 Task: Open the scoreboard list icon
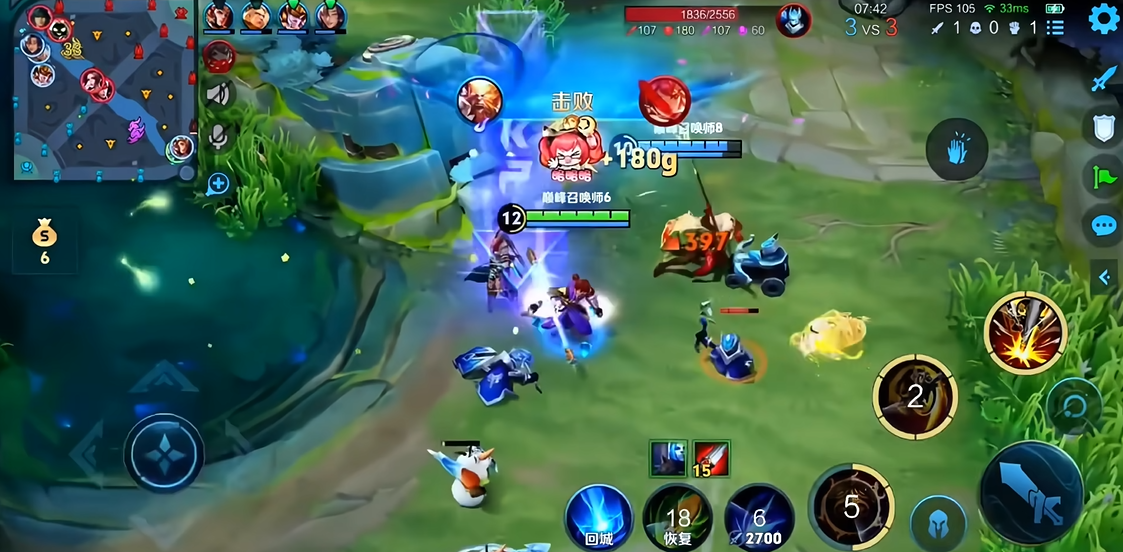1055,27
